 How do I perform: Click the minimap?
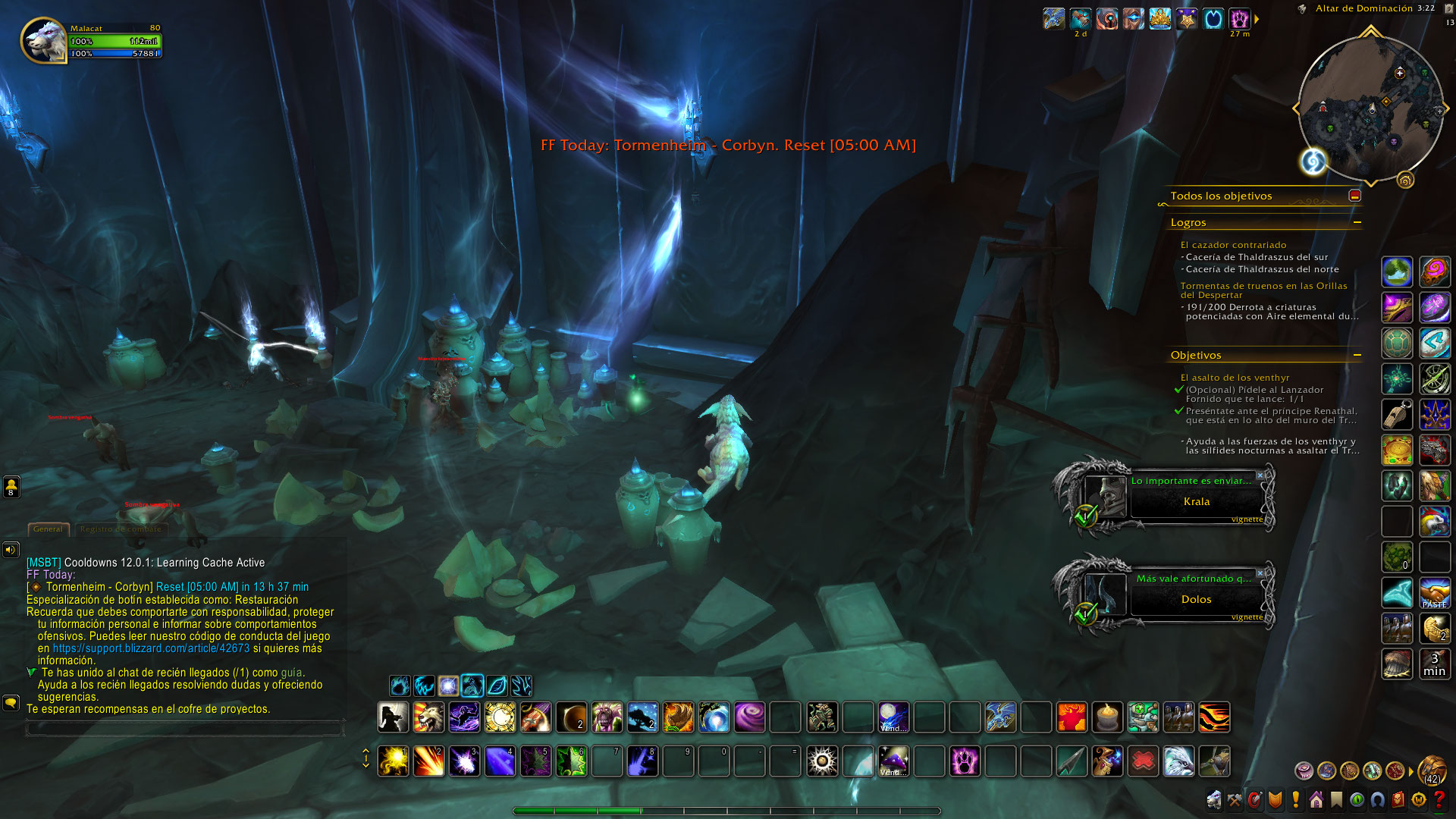point(1370,108)
